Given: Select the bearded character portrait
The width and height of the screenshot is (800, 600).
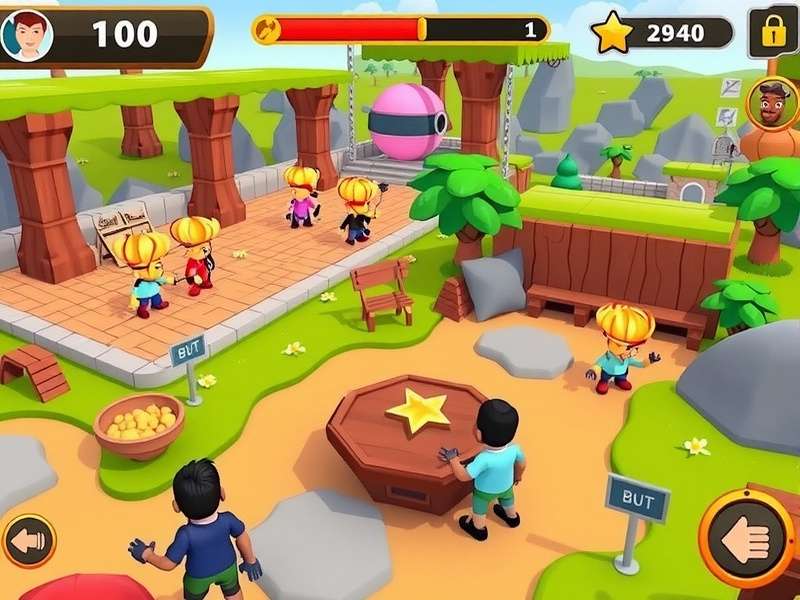Looking at the screenshot, I should pos(770,103).
